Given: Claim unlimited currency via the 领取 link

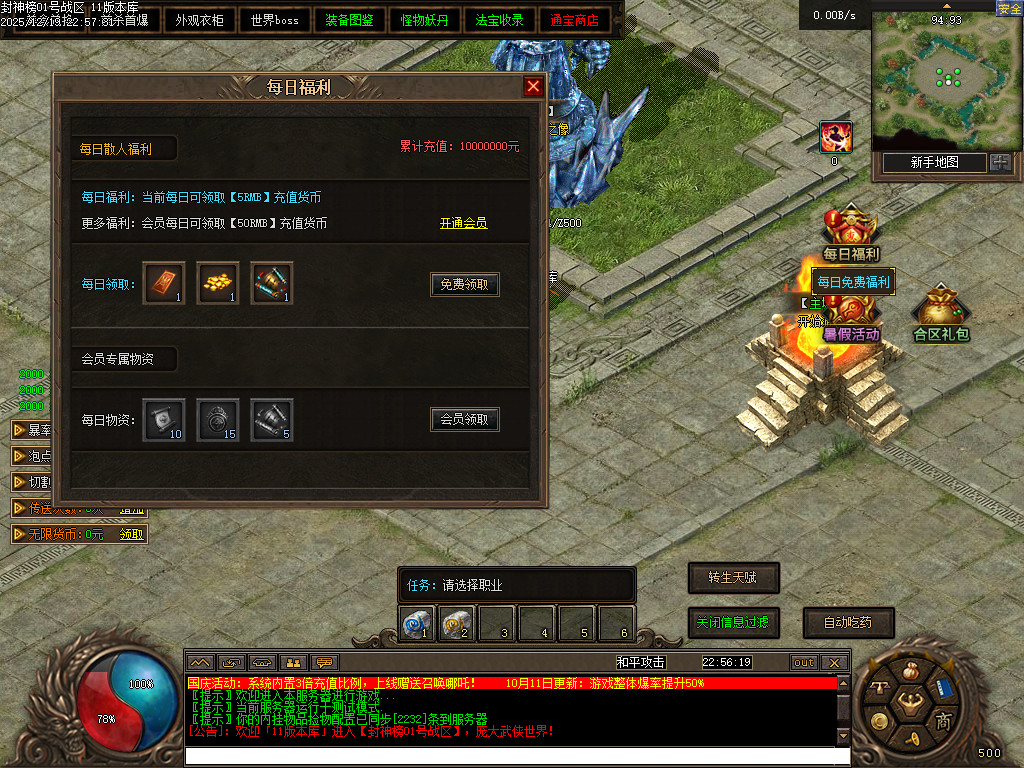Looking at the screenshot, I should 132,534.
